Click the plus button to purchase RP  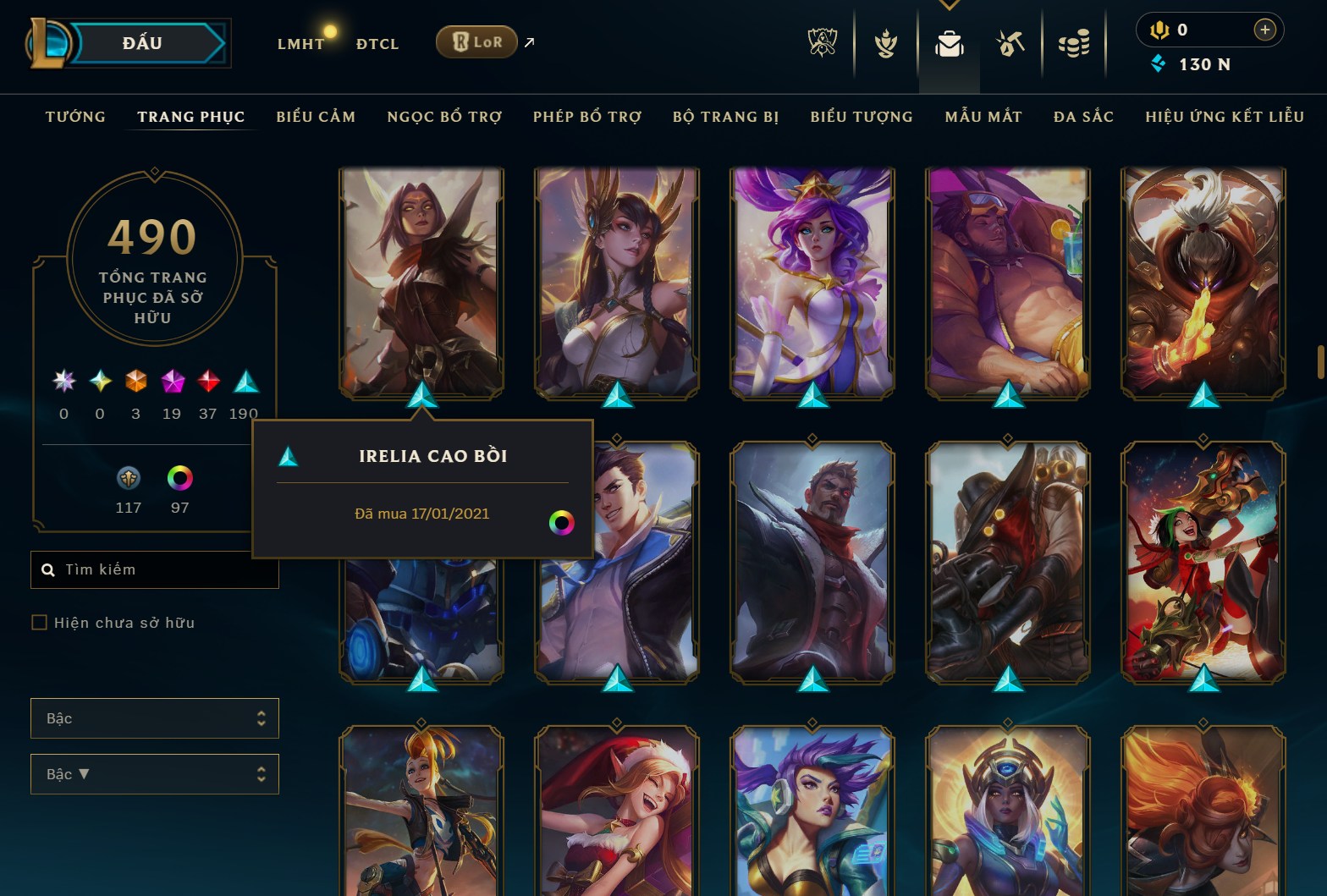click(1265, 30)
